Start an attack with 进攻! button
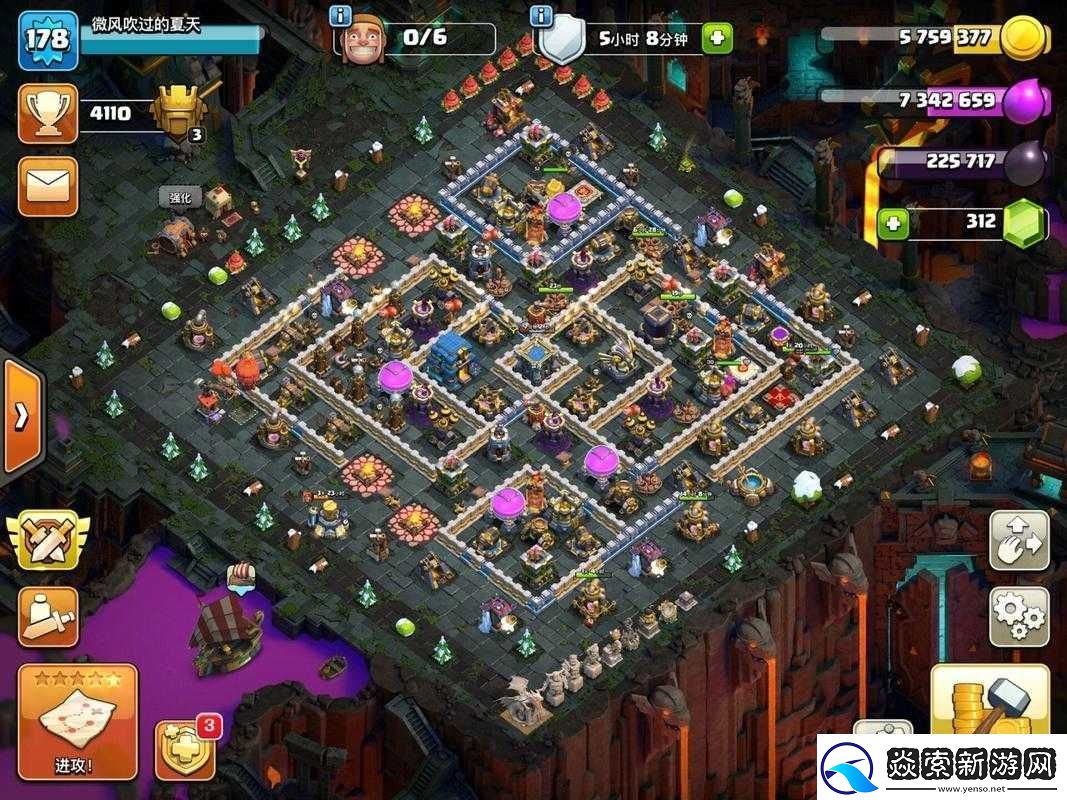Viewport: 1067px width, 800px height. [76, 721]
